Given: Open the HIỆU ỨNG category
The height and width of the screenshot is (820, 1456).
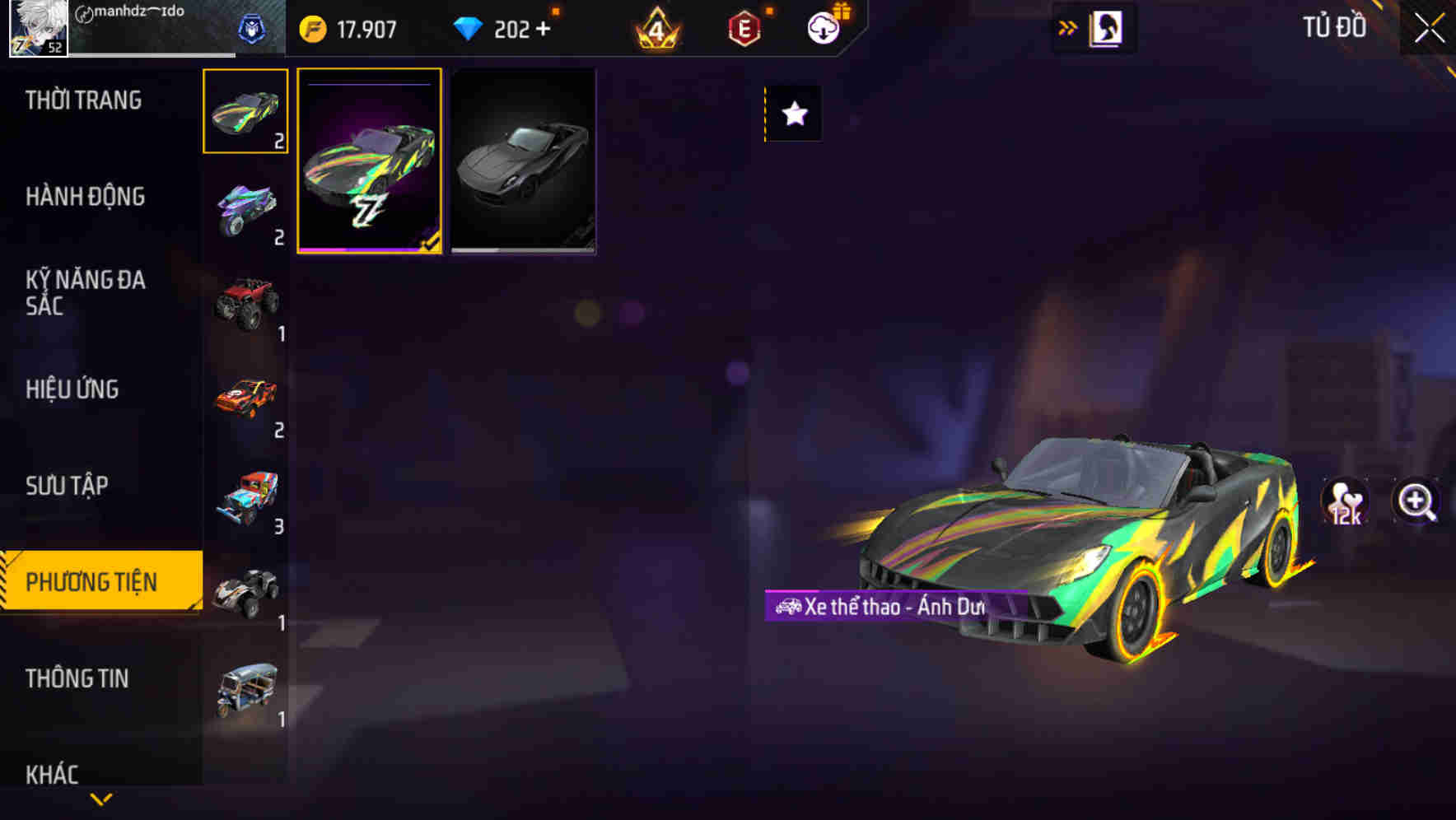Looking at the screenshot, I should pyautogui.click(x=73, y=389).
